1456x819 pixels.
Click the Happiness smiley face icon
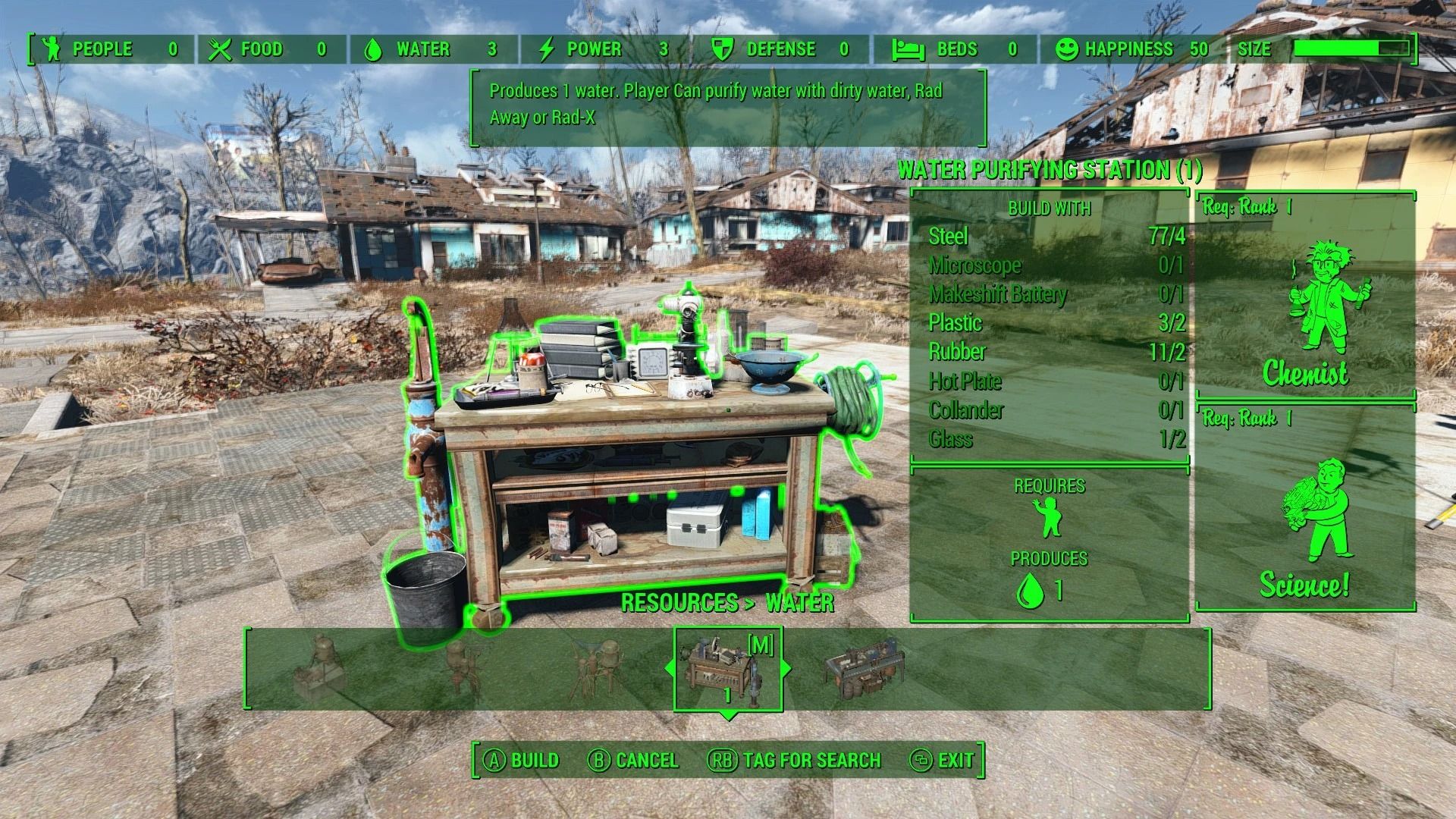coord(1067,49)
